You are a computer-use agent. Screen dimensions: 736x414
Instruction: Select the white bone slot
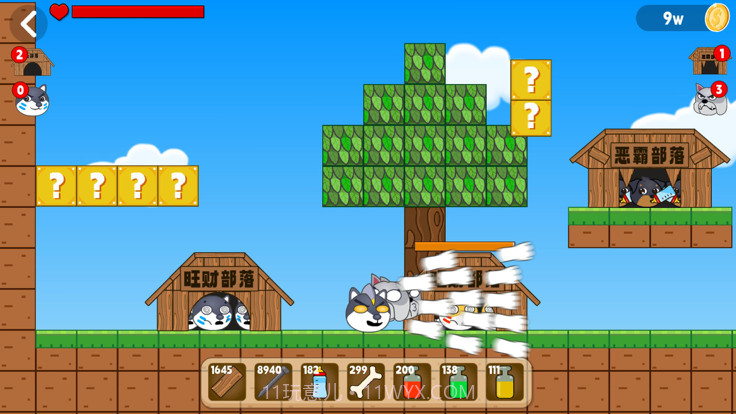pyautogui.click(x=366, y=382)
